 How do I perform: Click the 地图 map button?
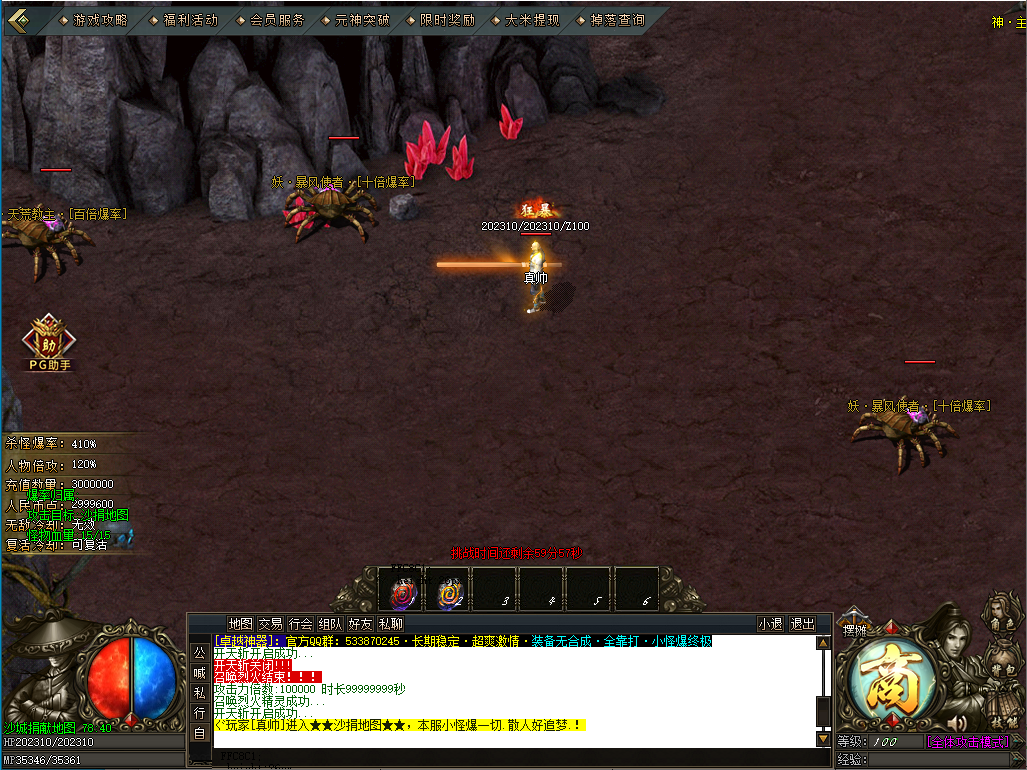tap(240, 624)
